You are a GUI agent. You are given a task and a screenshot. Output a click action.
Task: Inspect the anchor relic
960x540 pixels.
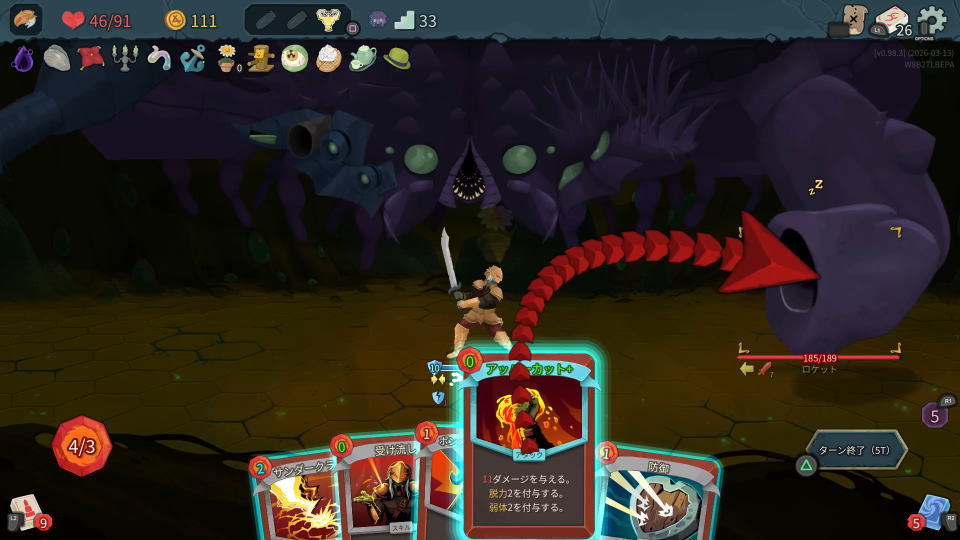point(192,58)
